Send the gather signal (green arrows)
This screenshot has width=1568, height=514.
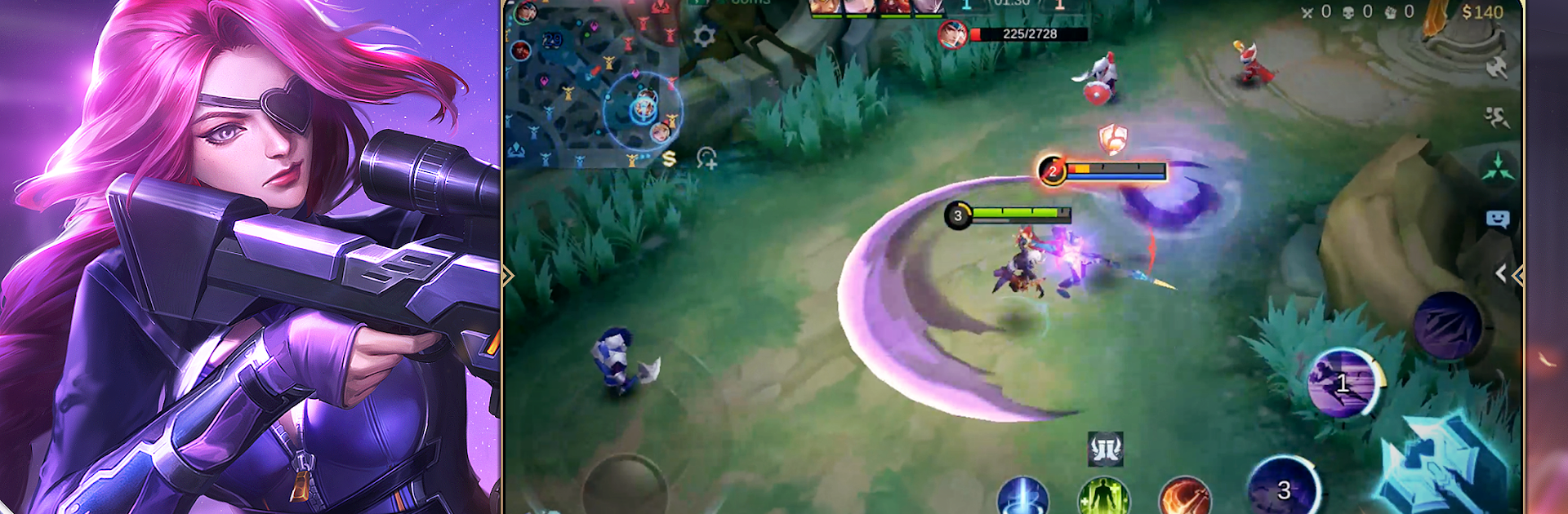(x=1497, y=168)
